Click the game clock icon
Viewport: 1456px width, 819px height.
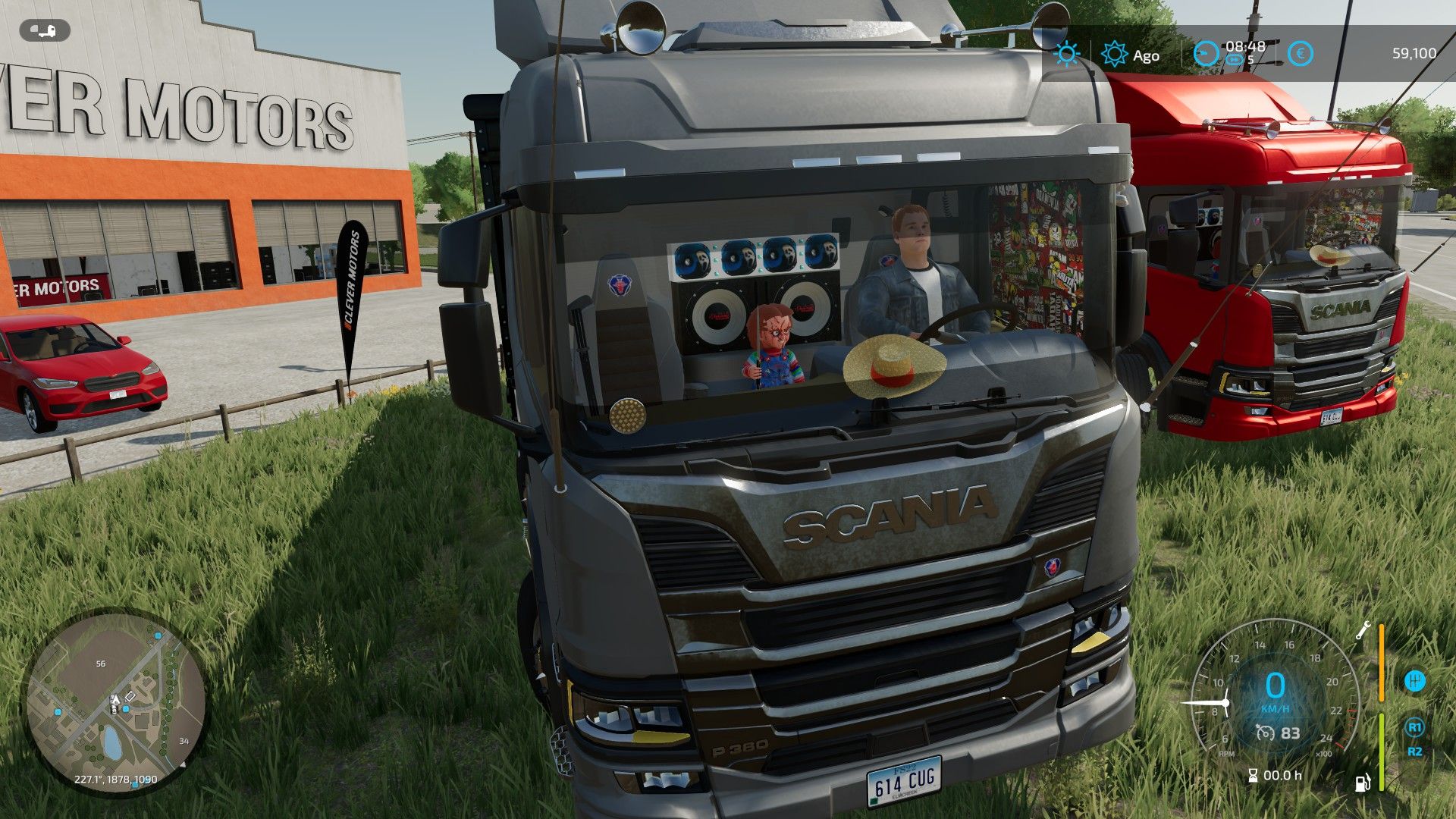(1205, 54)
